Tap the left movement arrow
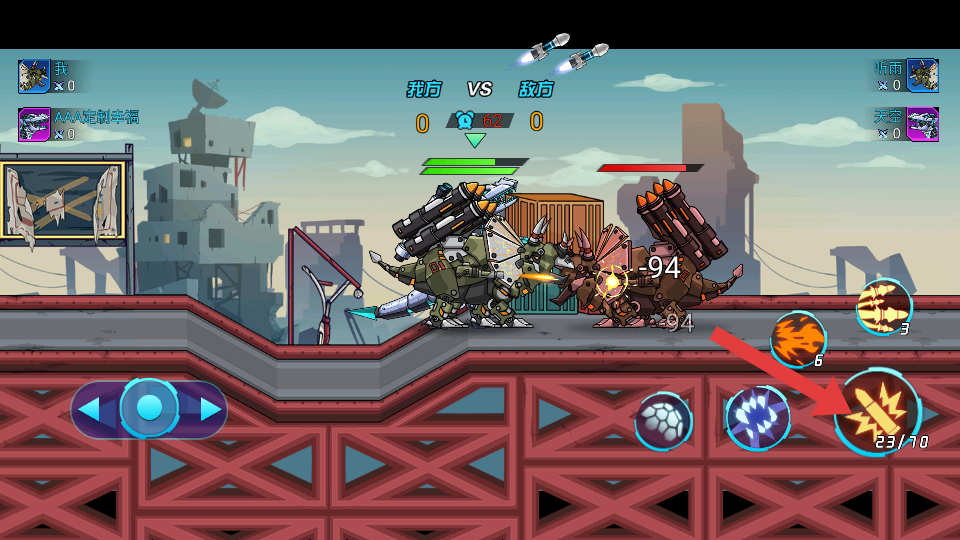Viewport: 960px width, 540px height. pyautogui.click(x=90, y=409)
